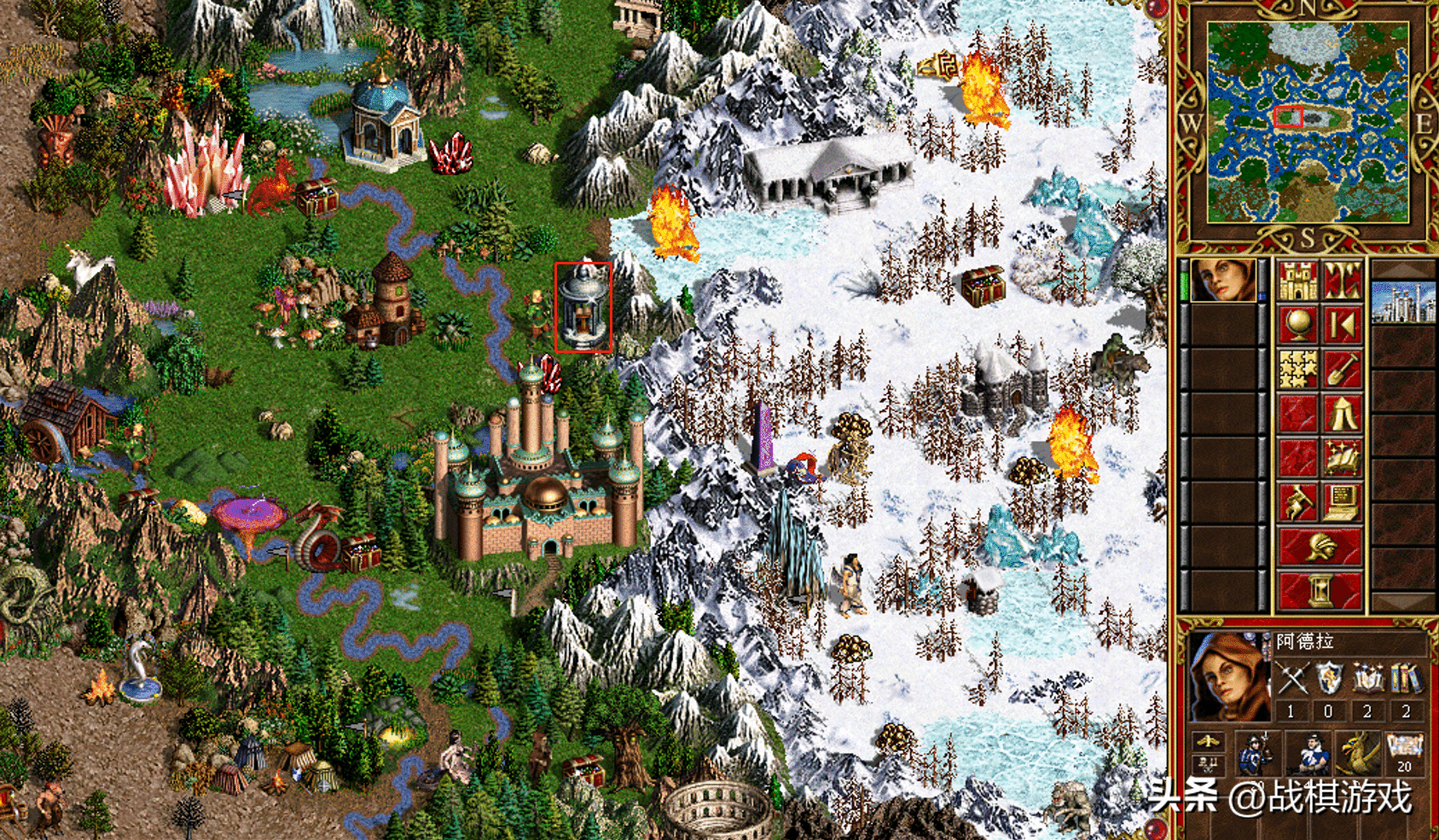Open the world view globe button
This screenshot has height=840, width=1439.
[1297, 325]
